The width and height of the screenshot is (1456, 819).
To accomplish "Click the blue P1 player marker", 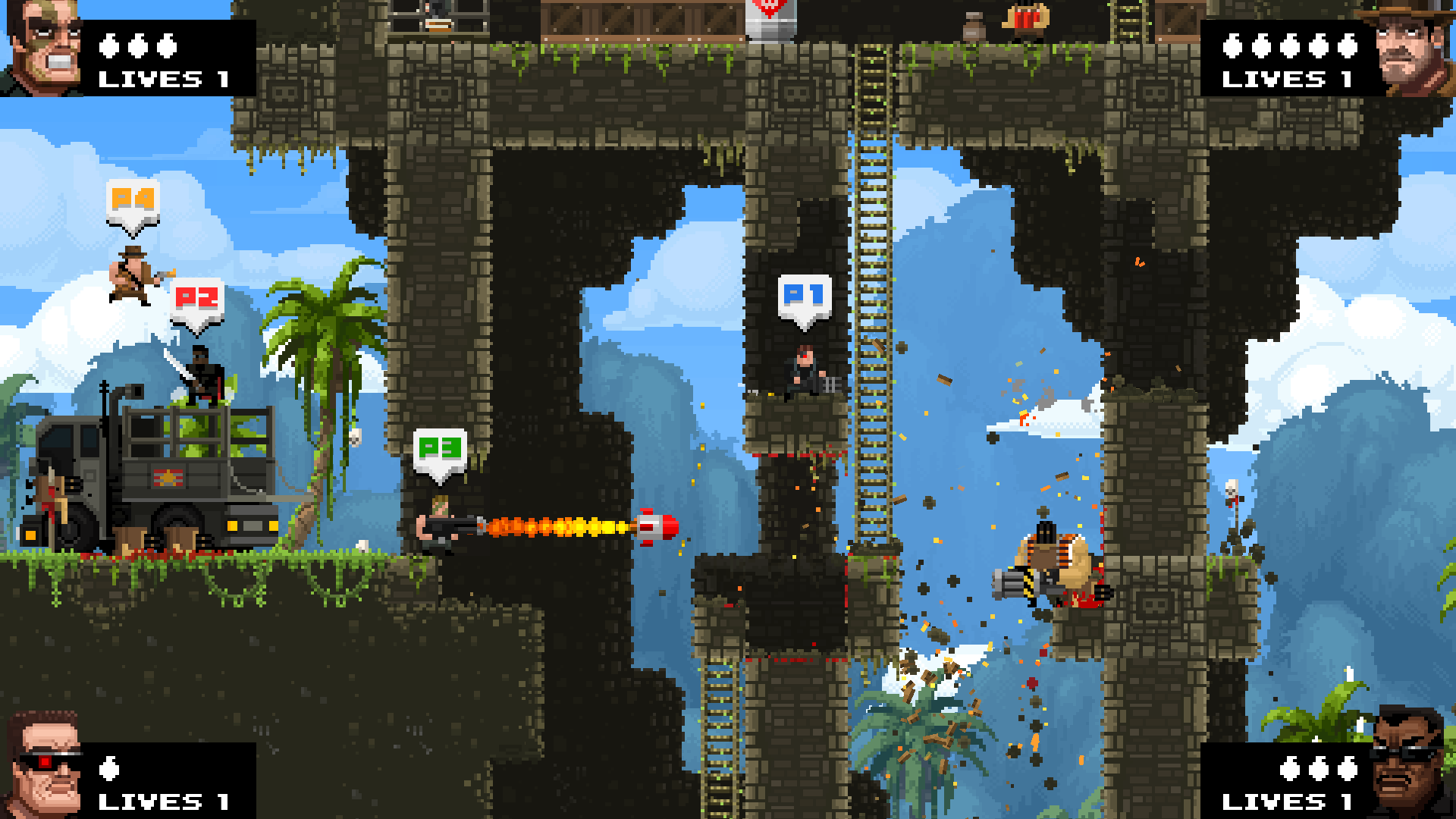I will tap(805, 297).
